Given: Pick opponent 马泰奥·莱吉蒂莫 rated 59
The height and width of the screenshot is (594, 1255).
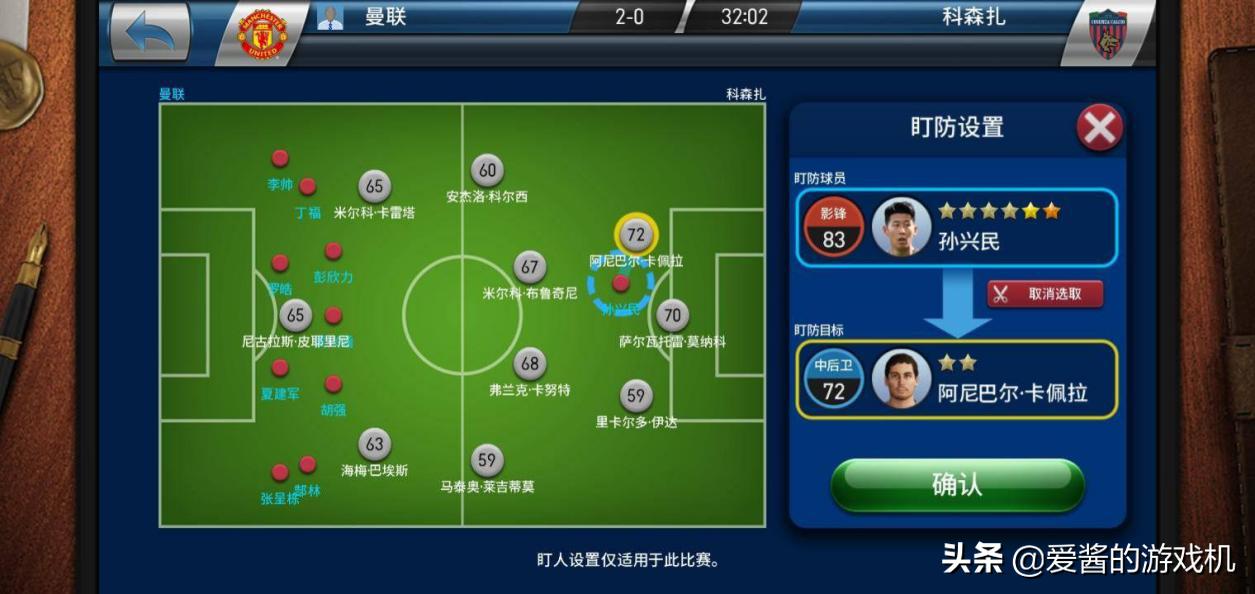Looking at the screenshot, I should [486, 461].
